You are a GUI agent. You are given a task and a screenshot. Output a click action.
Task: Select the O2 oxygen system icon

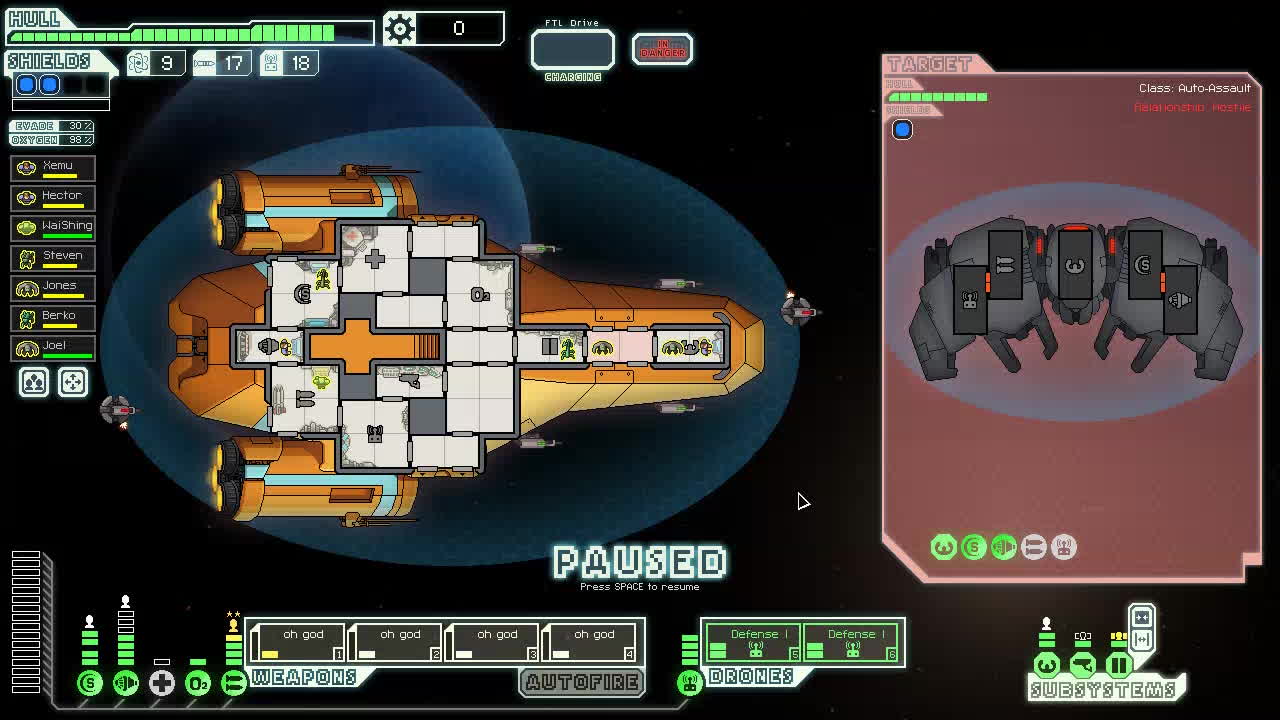click(x=198, y=683)
